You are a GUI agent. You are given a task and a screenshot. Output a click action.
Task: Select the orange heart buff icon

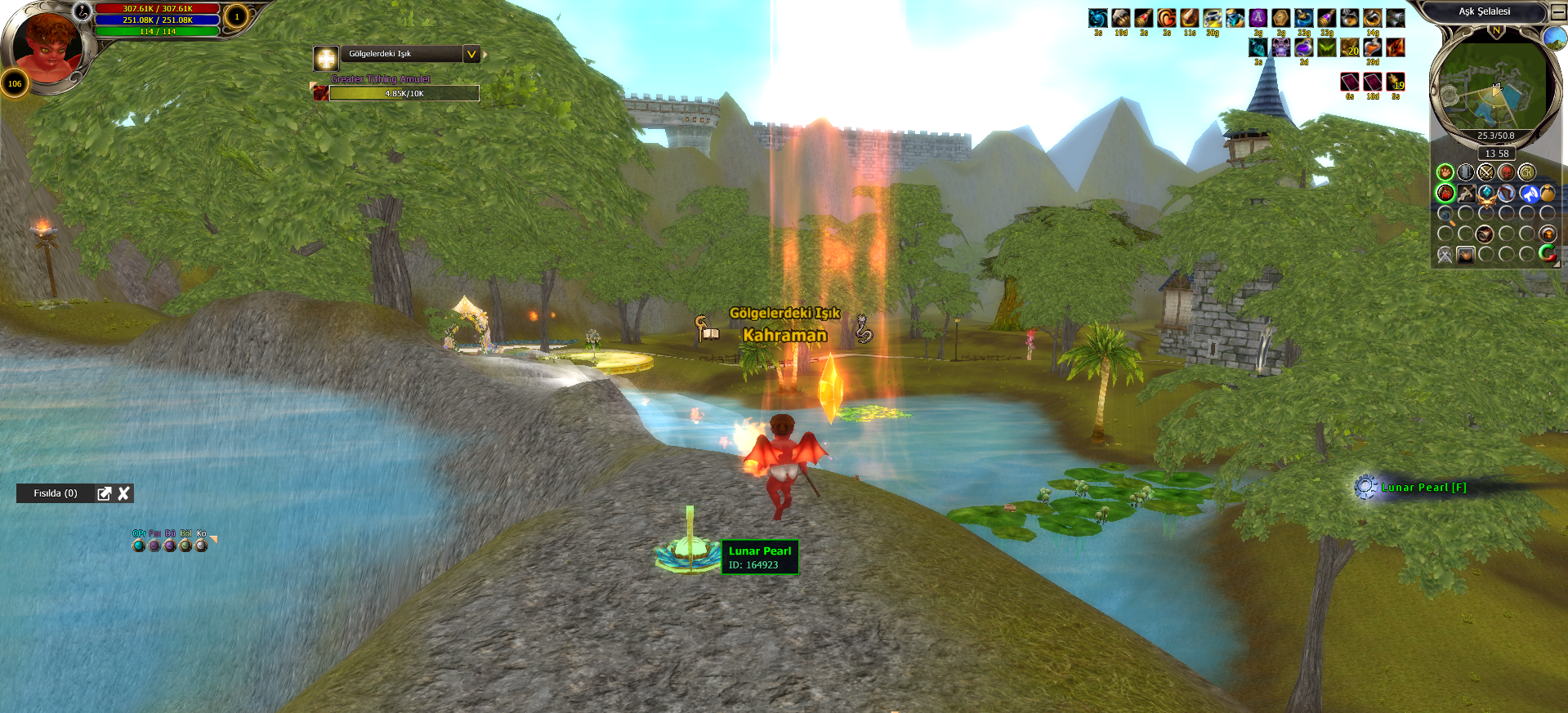1167,18
